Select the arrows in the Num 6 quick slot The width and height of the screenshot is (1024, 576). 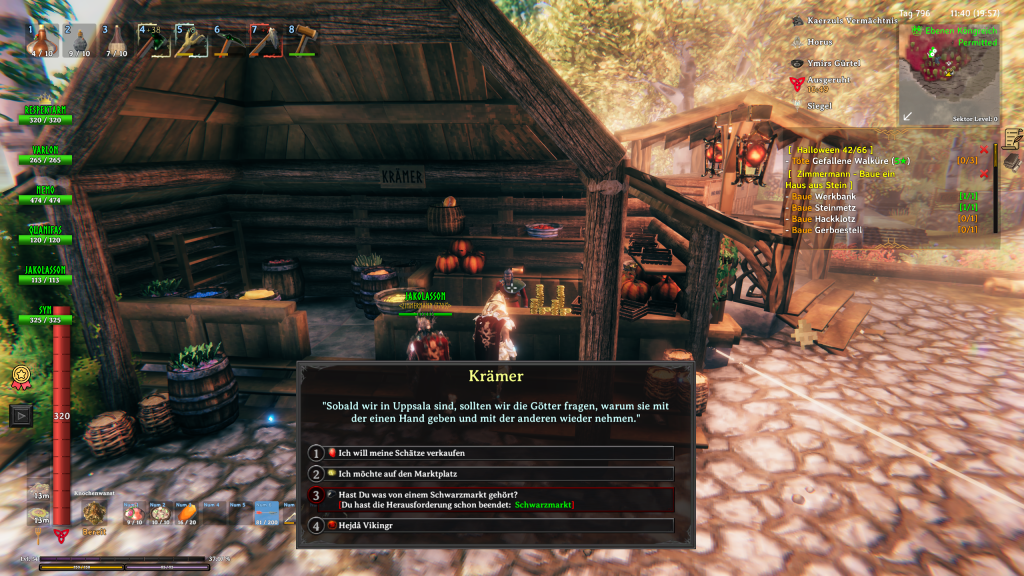tap(267, 514)
